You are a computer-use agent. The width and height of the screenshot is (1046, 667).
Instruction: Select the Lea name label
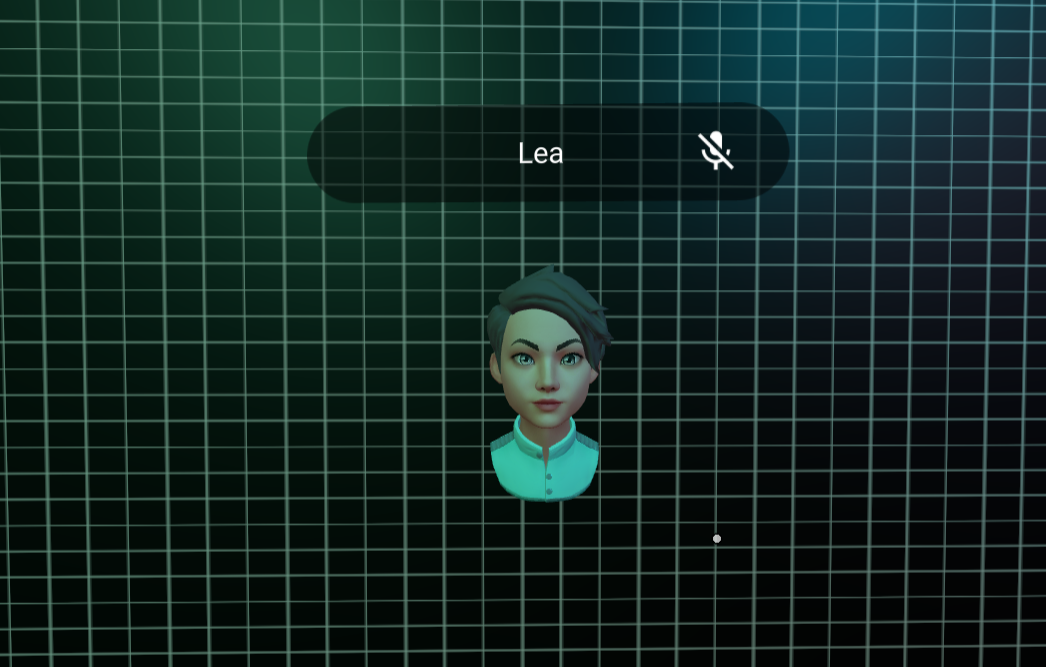pos(540,154)
